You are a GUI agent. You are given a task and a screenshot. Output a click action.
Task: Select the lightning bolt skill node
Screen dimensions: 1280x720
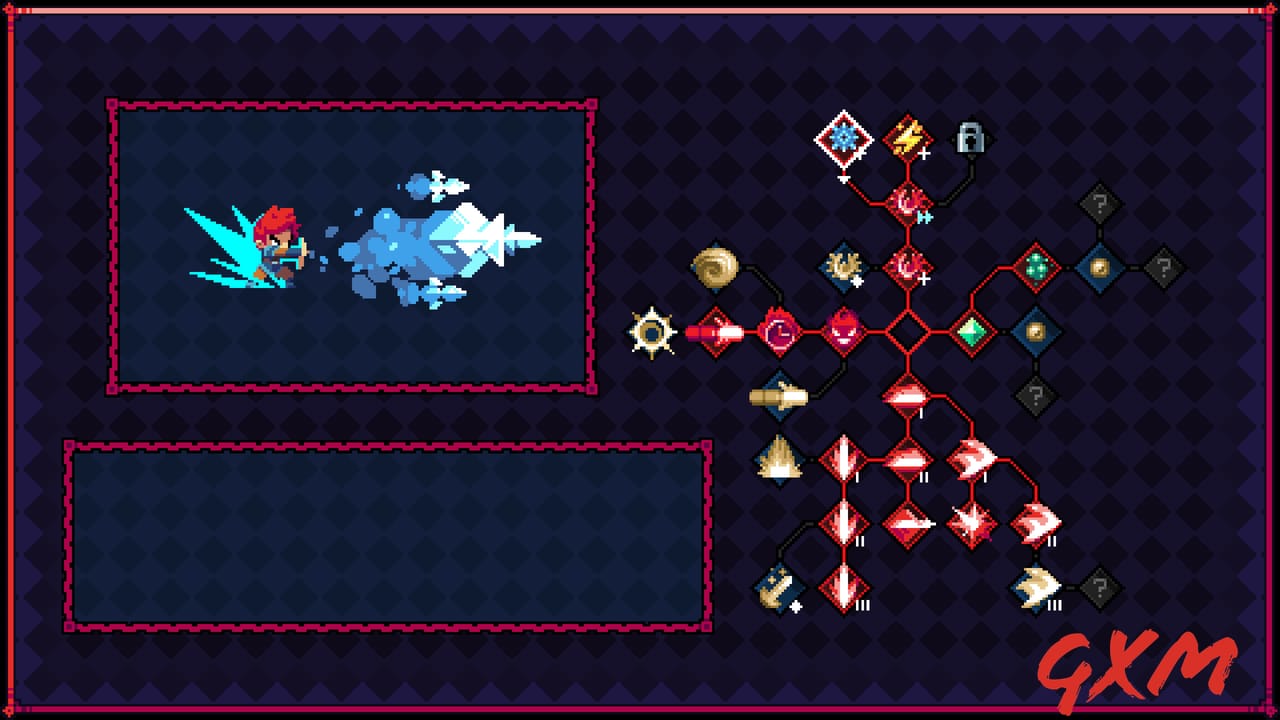click(x=905, y=140)
